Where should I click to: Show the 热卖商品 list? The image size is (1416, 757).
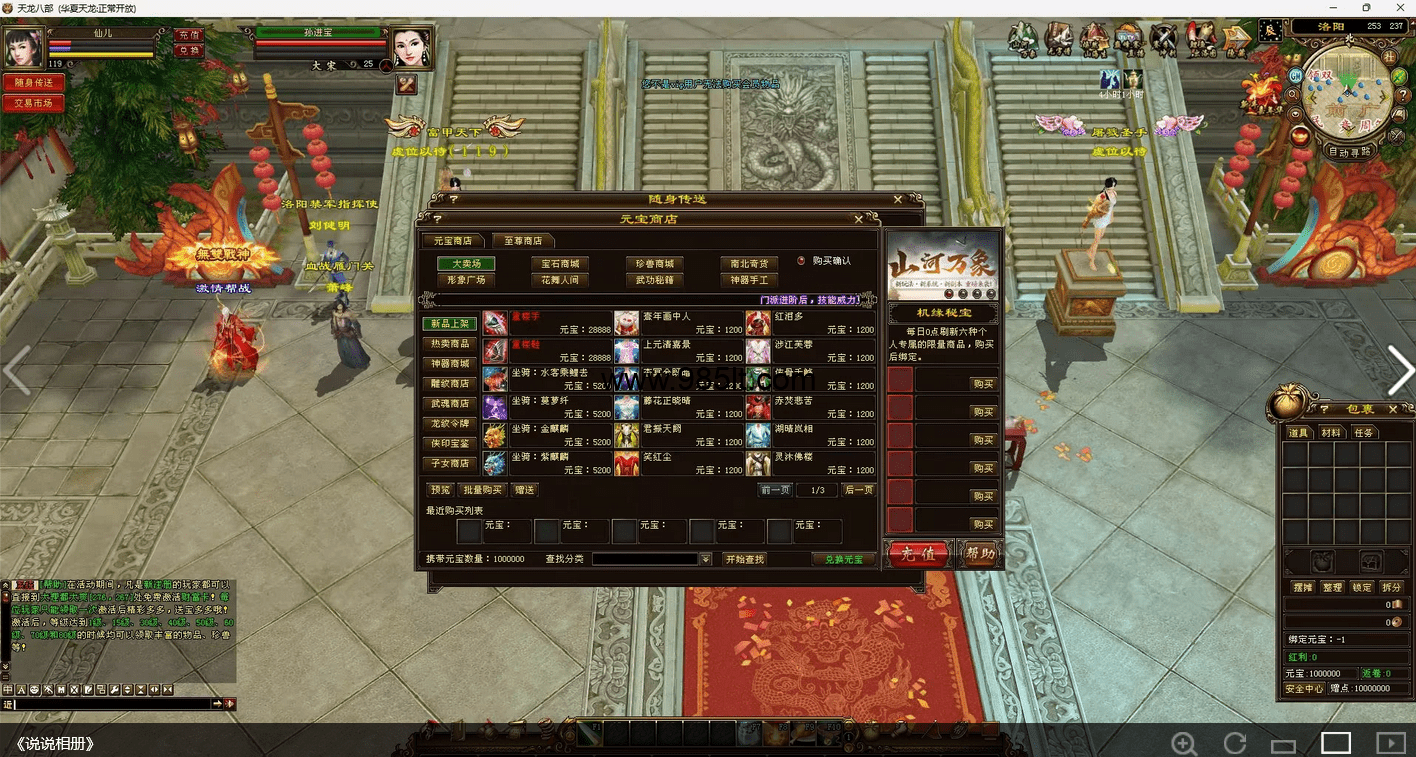pyautogui.click(x=449, y=344)
